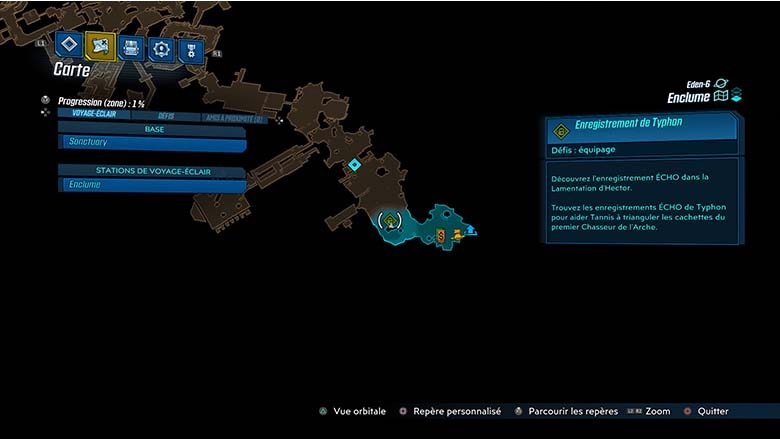Select the highlighted Carte map tab

(x=99, y=45)
